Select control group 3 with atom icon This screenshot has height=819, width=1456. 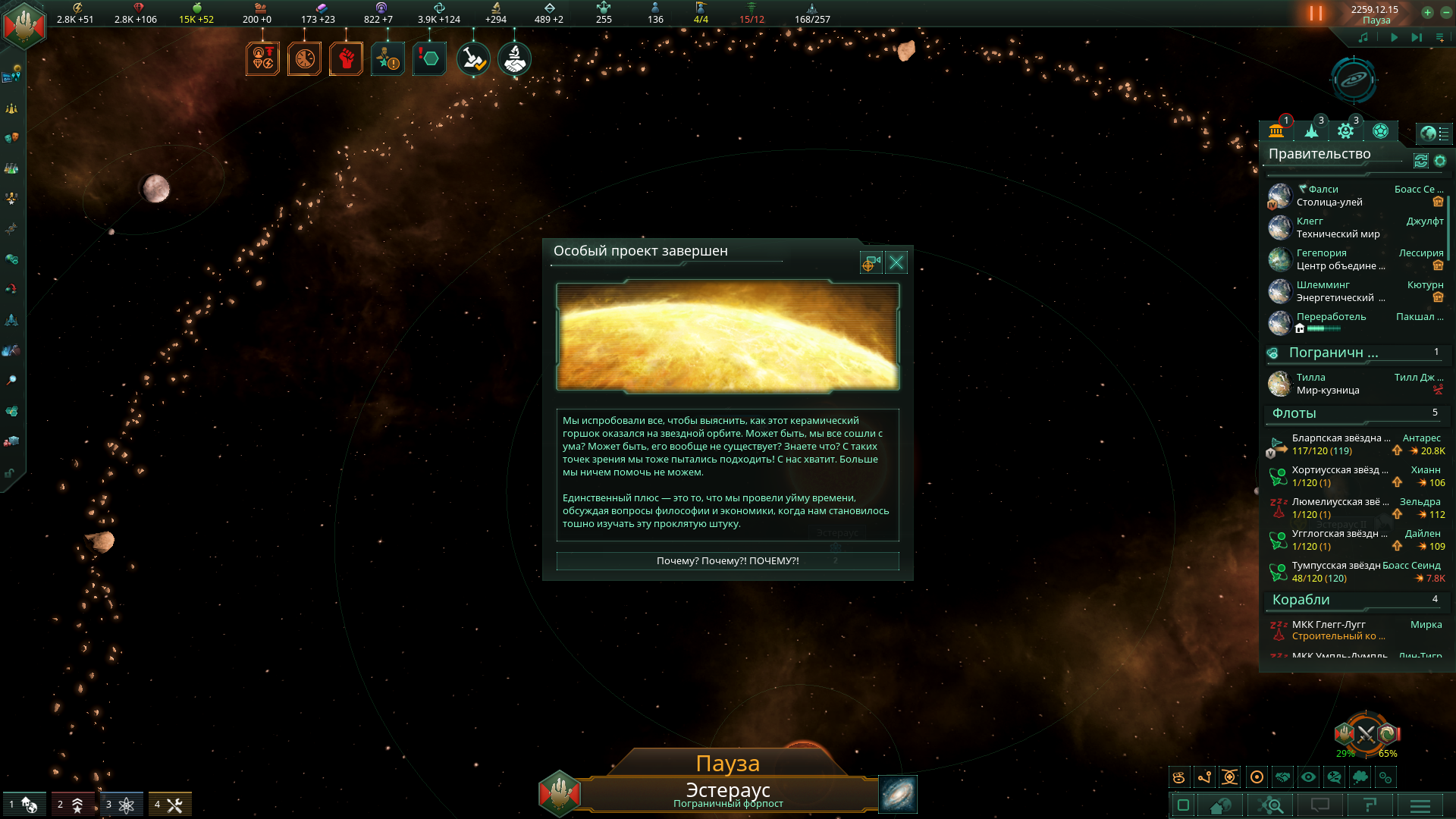point(121,805)
